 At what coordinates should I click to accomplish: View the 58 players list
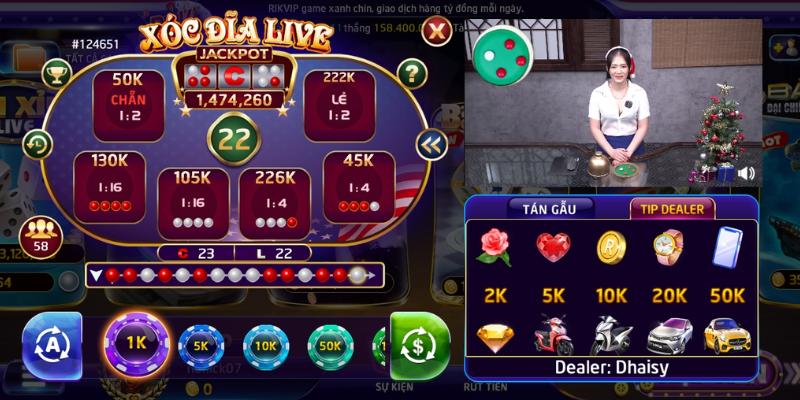pos(41,237)
